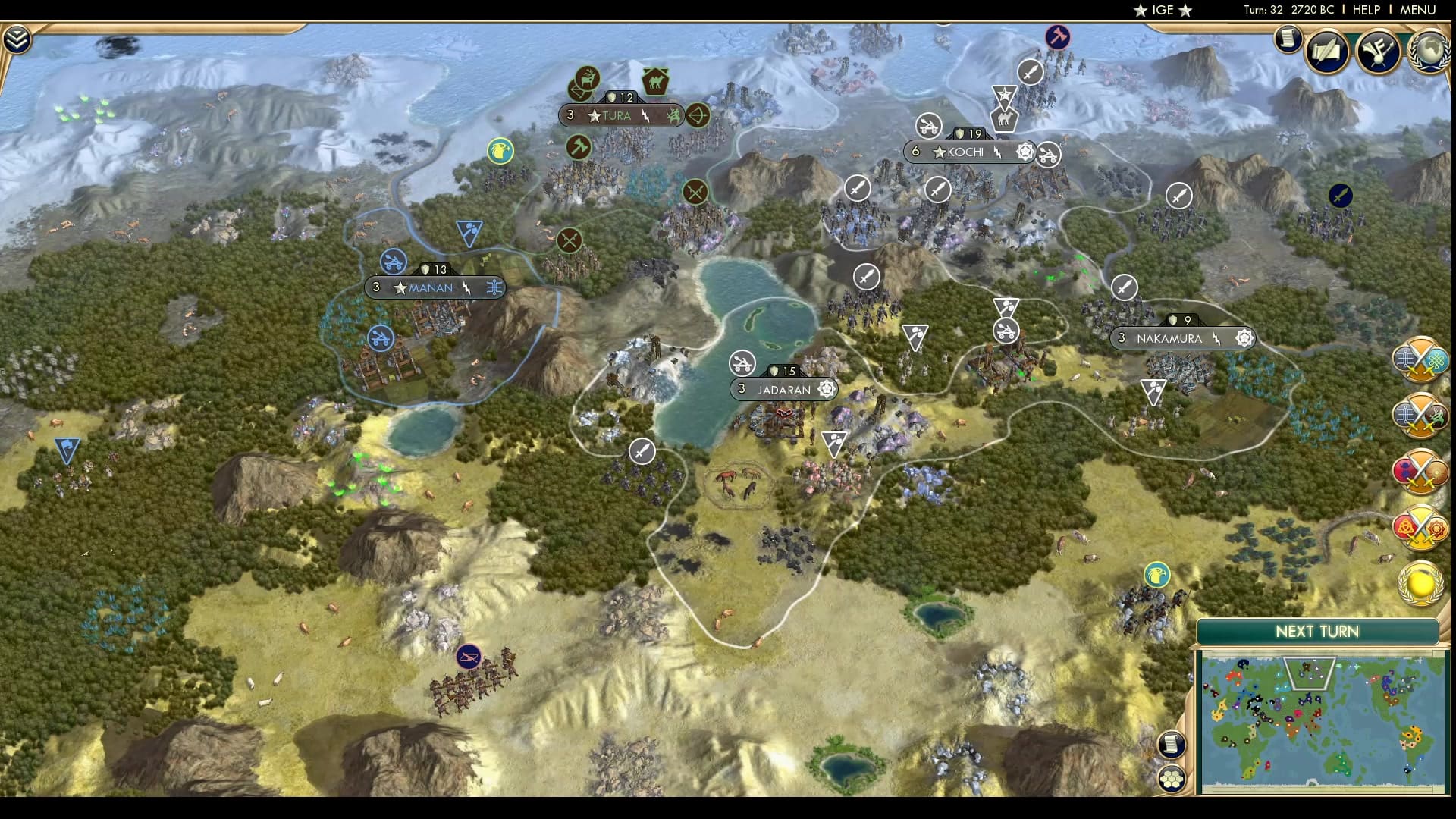Open the Social Policies scroll-and-quill icon
1456x819 pixels.
[x=1325, y=52]
